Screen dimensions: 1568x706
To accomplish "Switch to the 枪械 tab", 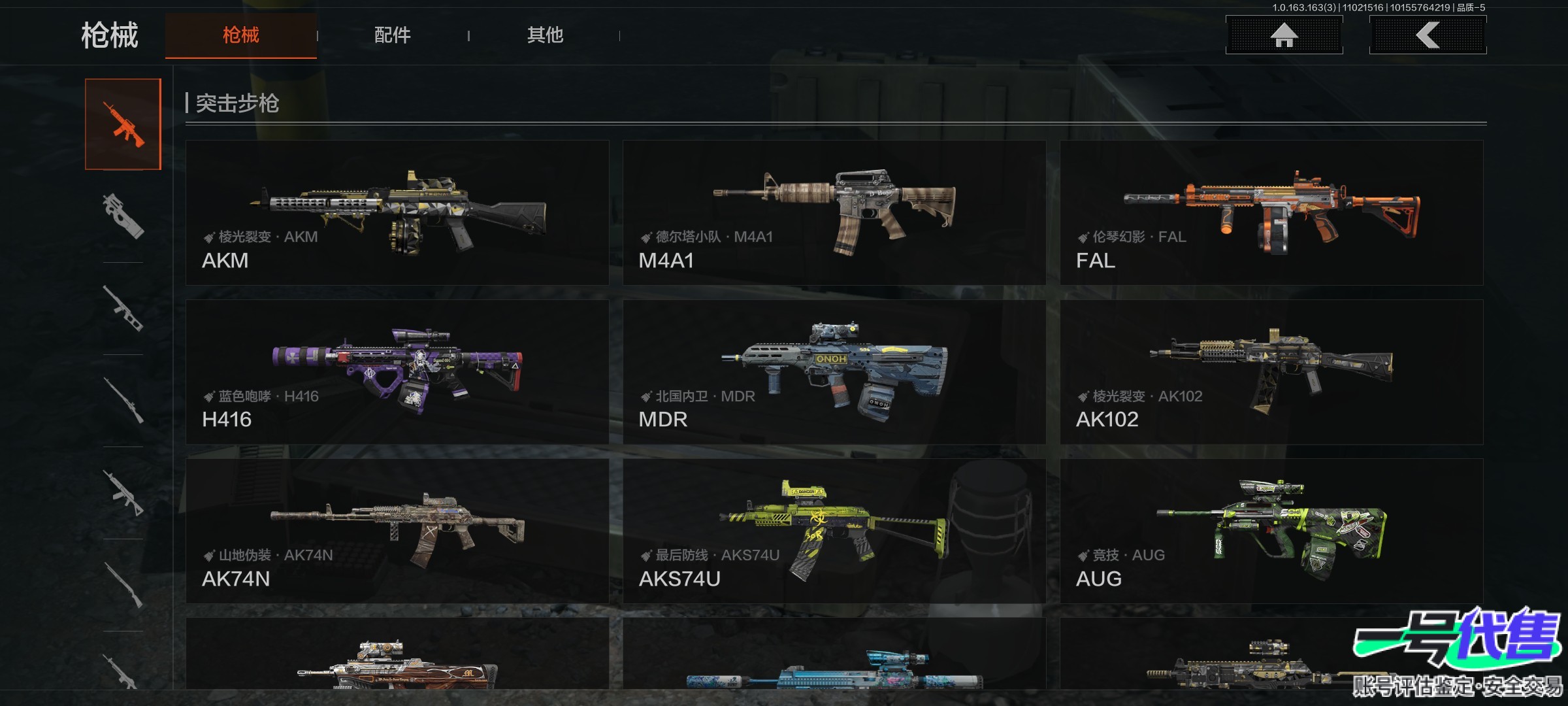I will pos(240,35).
